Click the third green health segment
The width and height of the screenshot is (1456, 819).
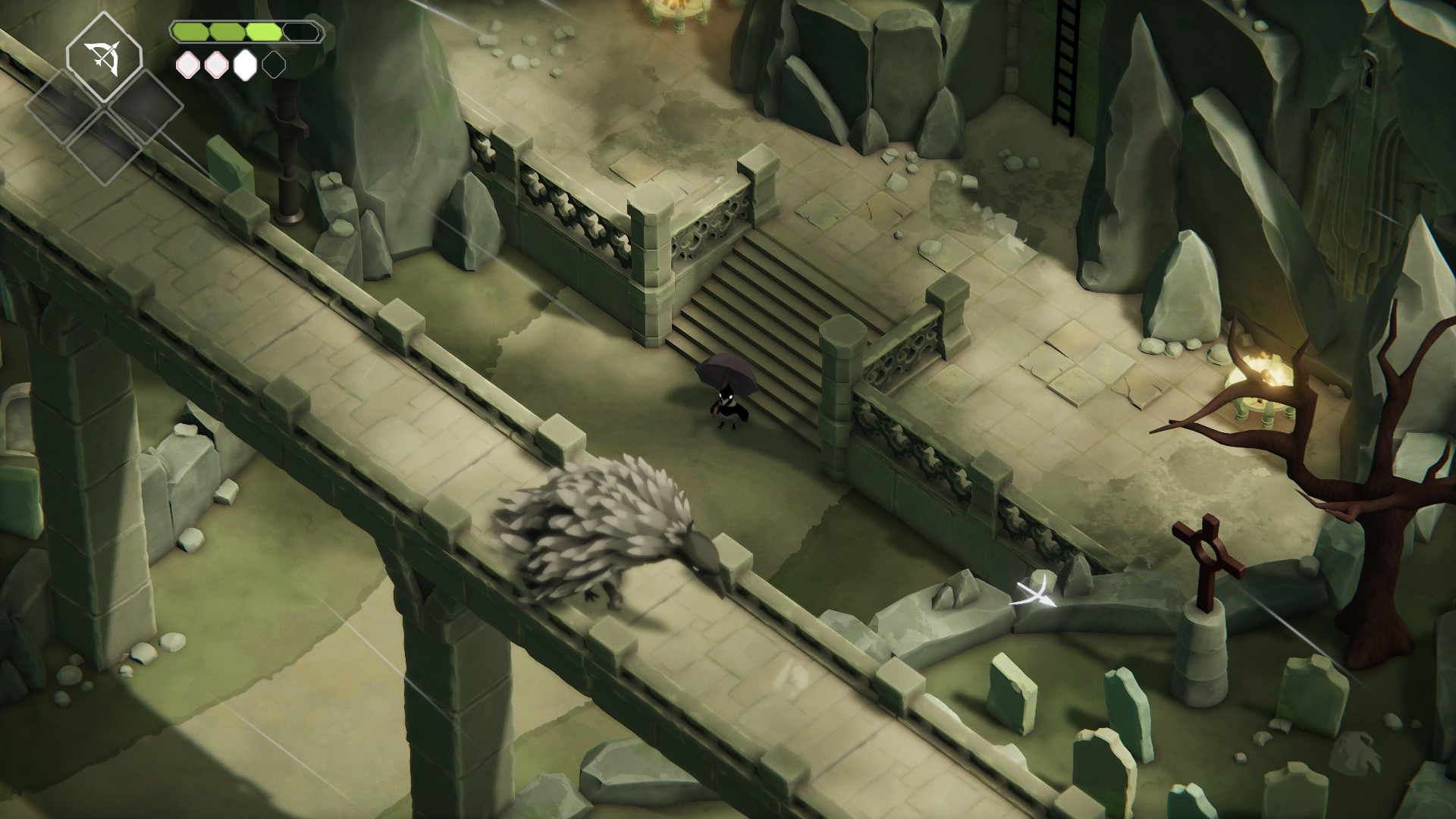coord(263,33)
